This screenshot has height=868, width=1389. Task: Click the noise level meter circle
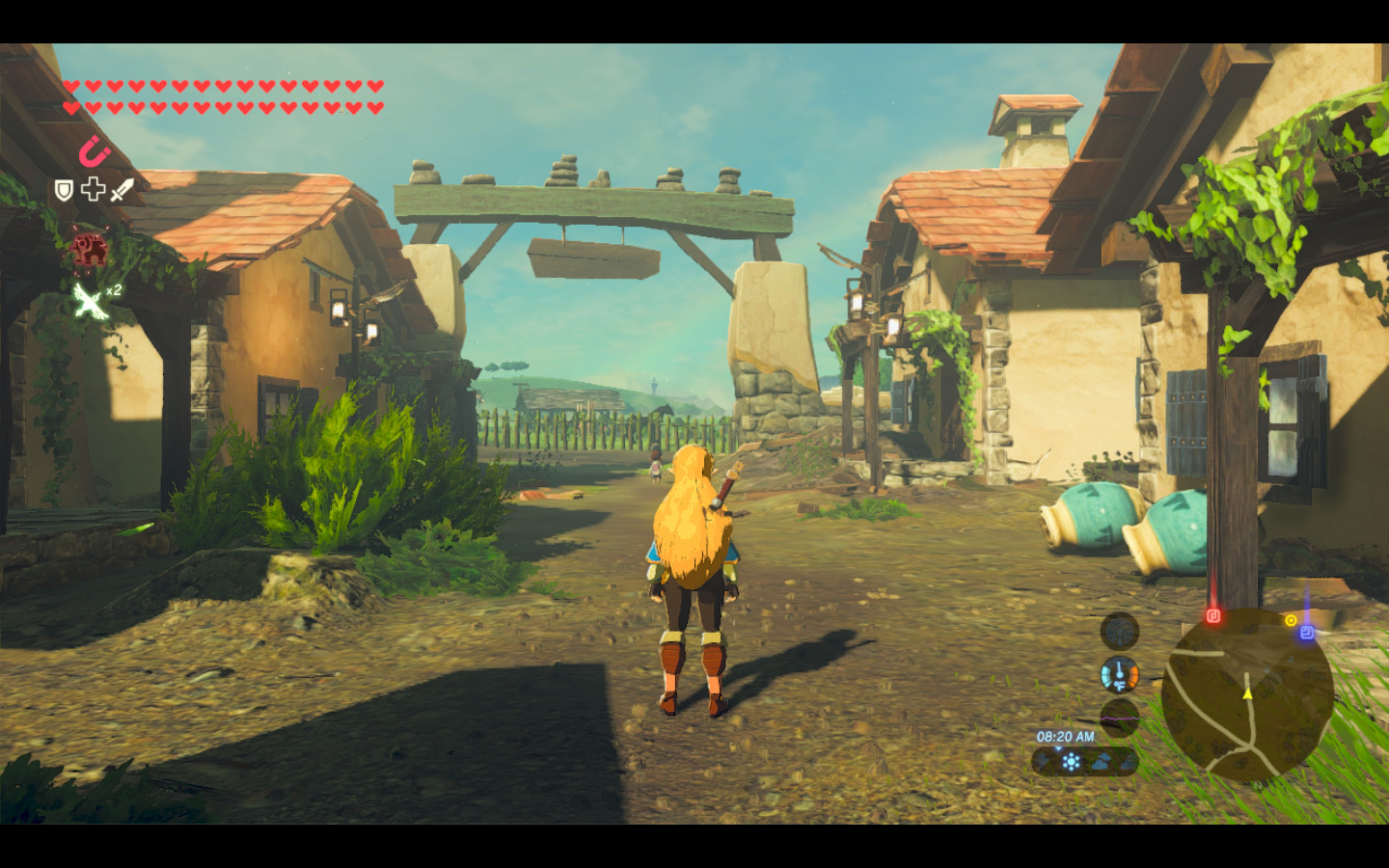(x=1120, y=717)
